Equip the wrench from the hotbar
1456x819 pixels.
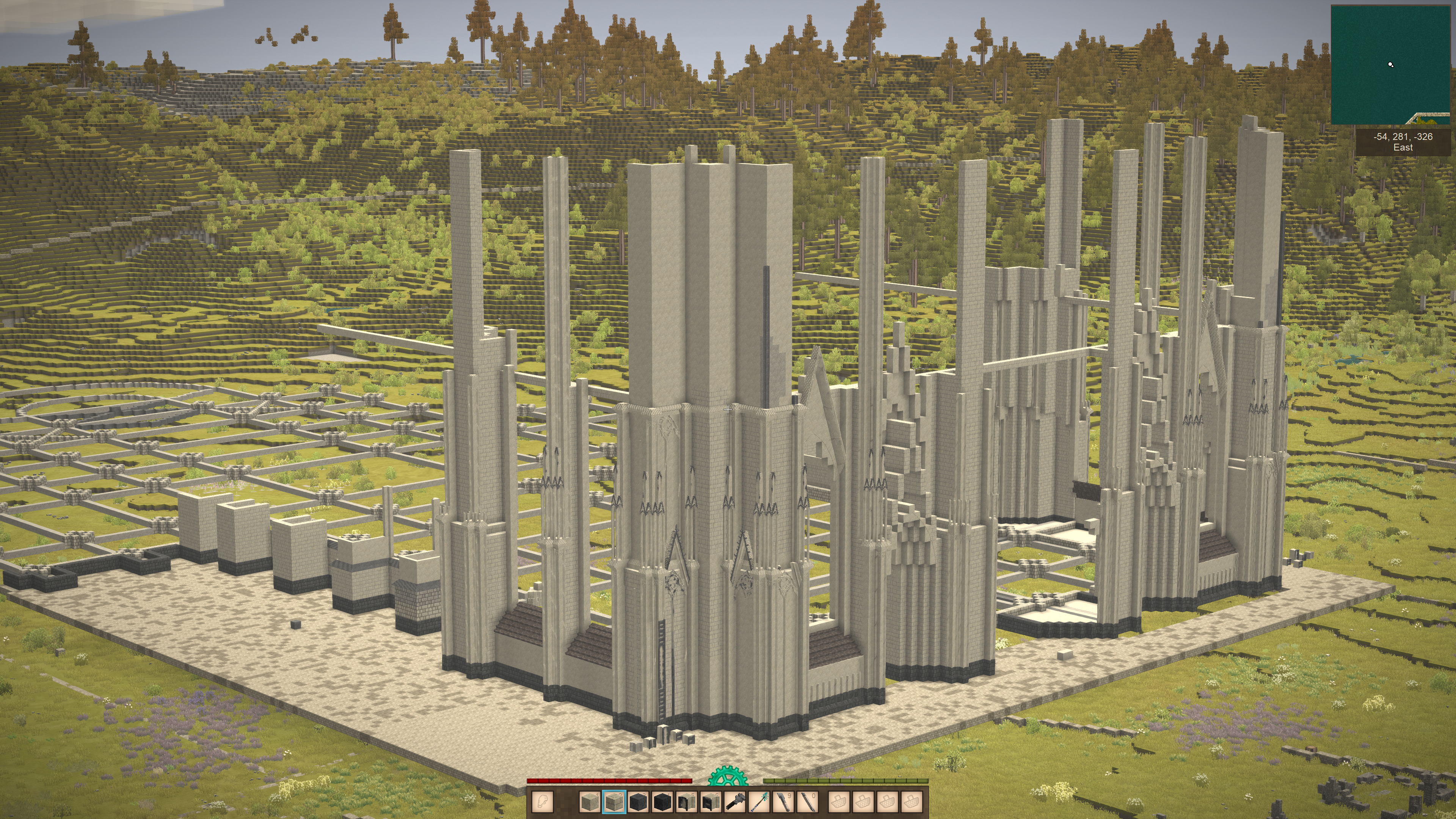tap(735, 802)
